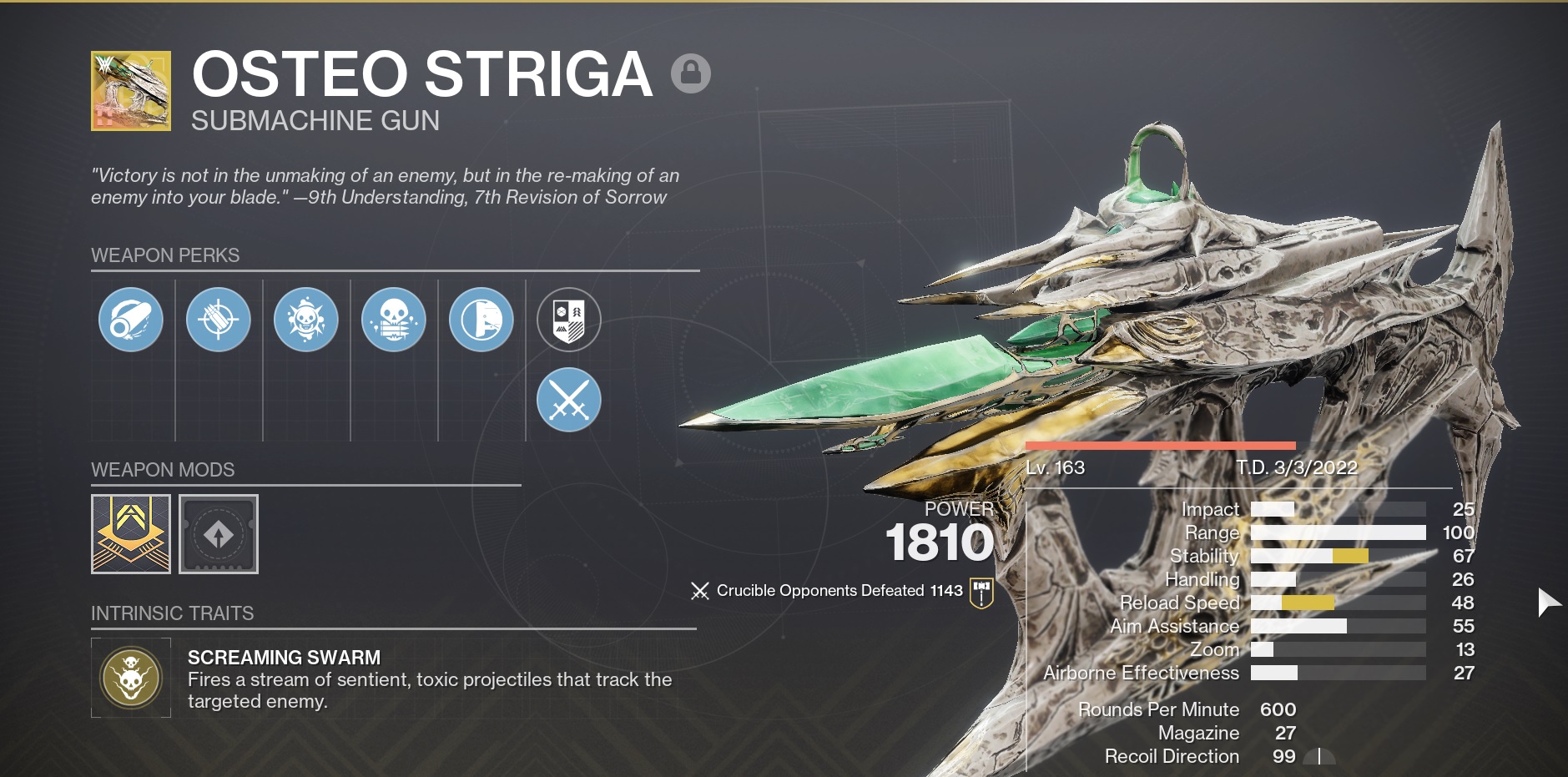Viewport: 1568px width, 777px height.
Task: Click the Range stat bar
Action: click(1339, 532)
